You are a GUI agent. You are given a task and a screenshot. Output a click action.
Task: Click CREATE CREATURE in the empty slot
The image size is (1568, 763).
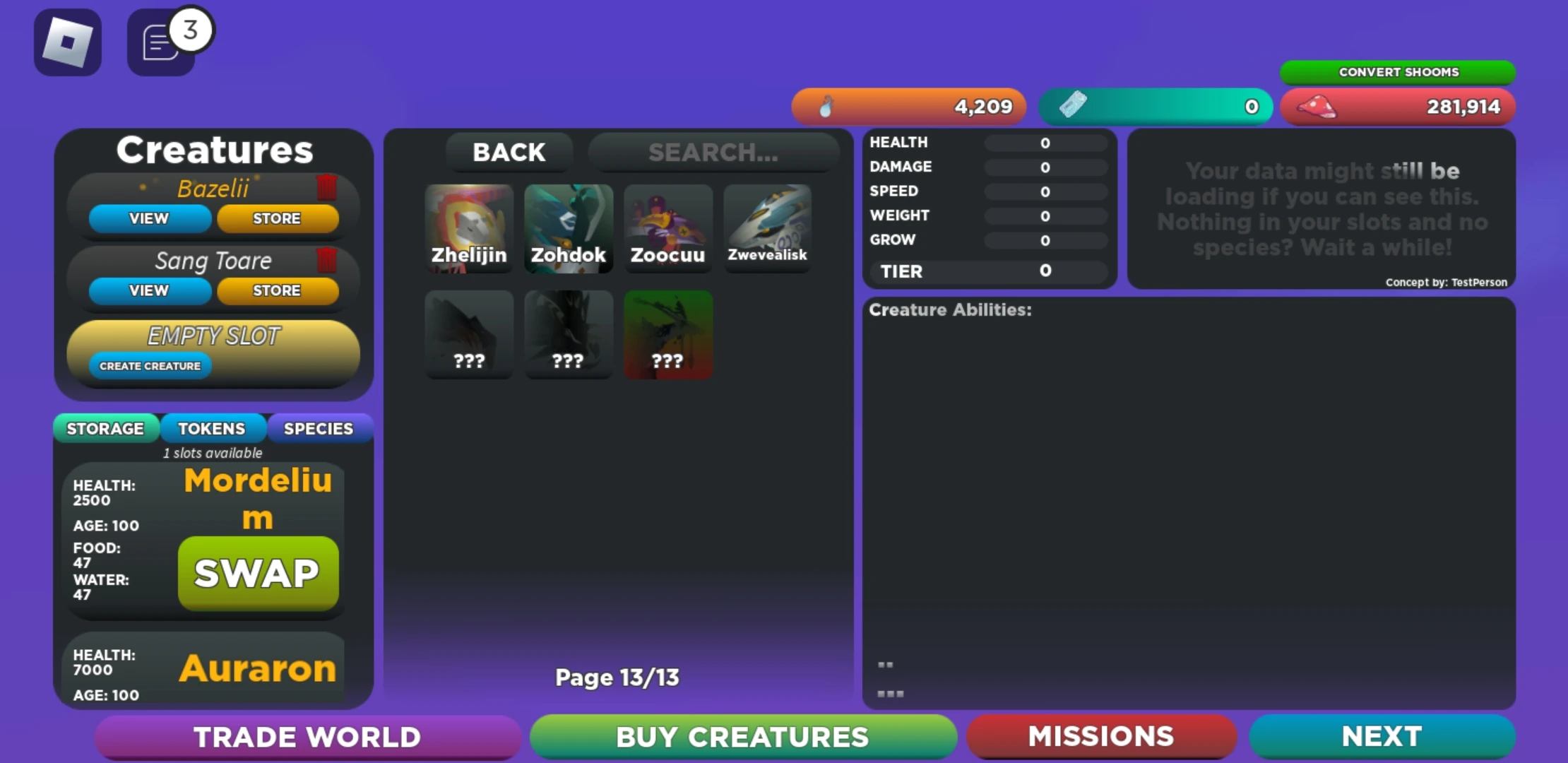point(150,366)
